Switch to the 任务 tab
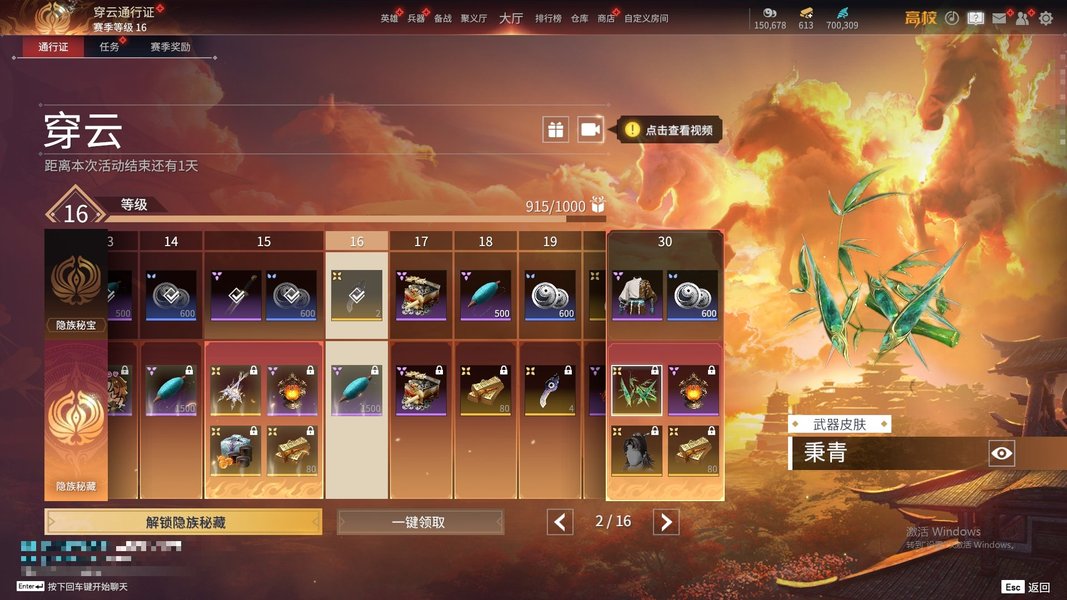1067x600 pixels. [109, 47]
